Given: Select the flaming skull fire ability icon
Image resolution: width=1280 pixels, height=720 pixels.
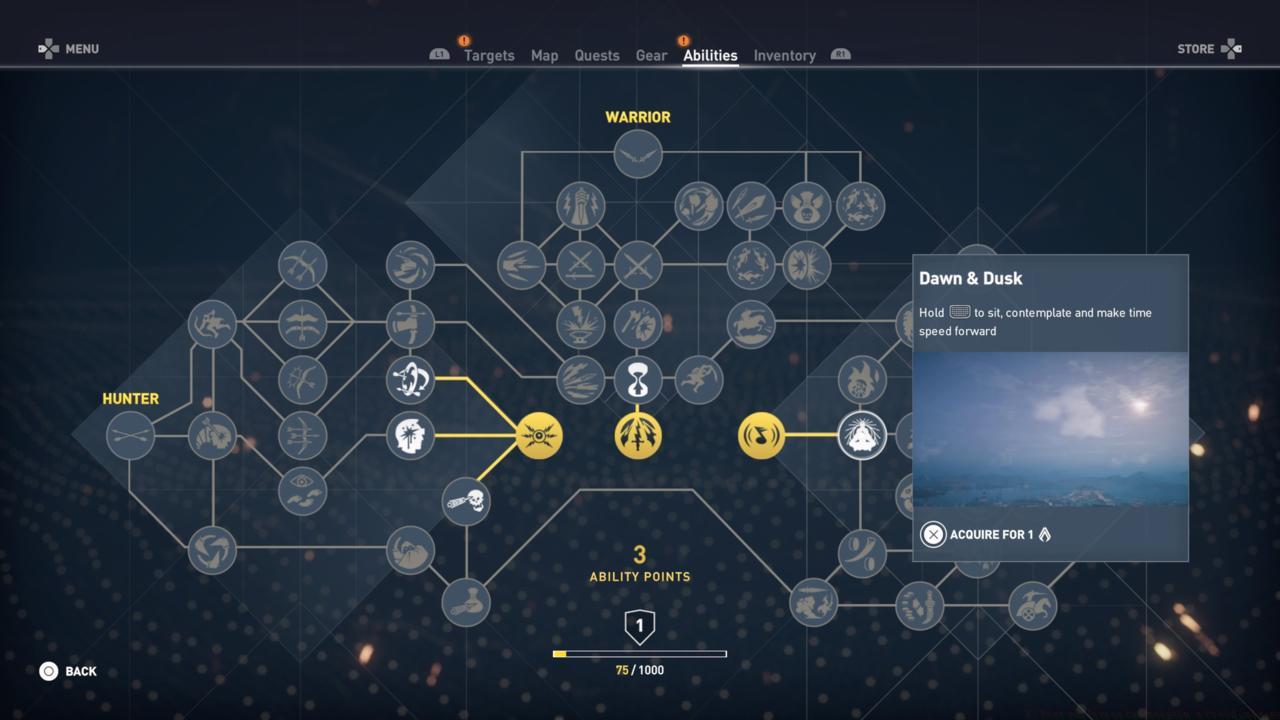Looking at the screenshot, I should point(860,378).
